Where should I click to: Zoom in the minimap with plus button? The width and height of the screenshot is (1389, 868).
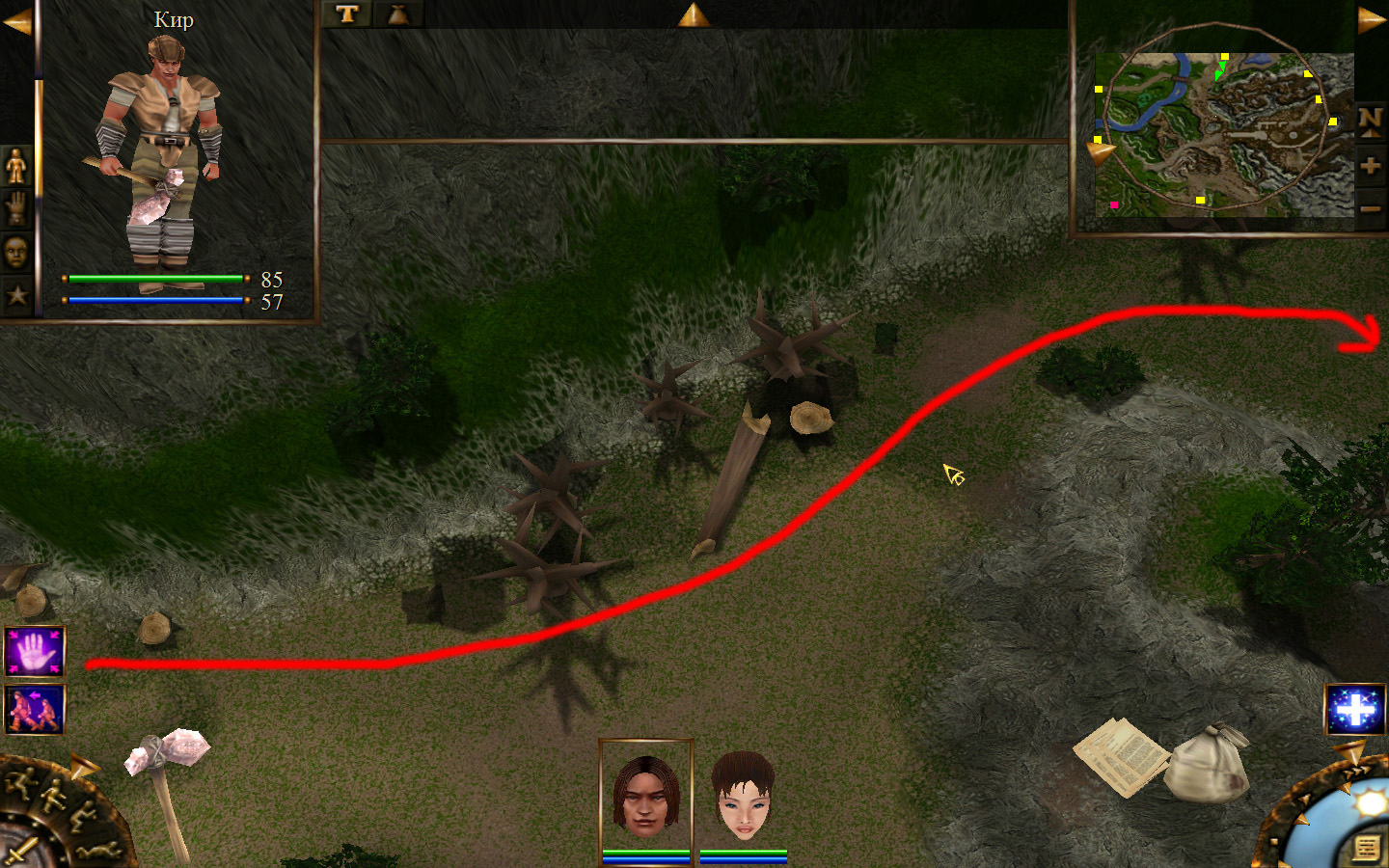coord(1370,166)
